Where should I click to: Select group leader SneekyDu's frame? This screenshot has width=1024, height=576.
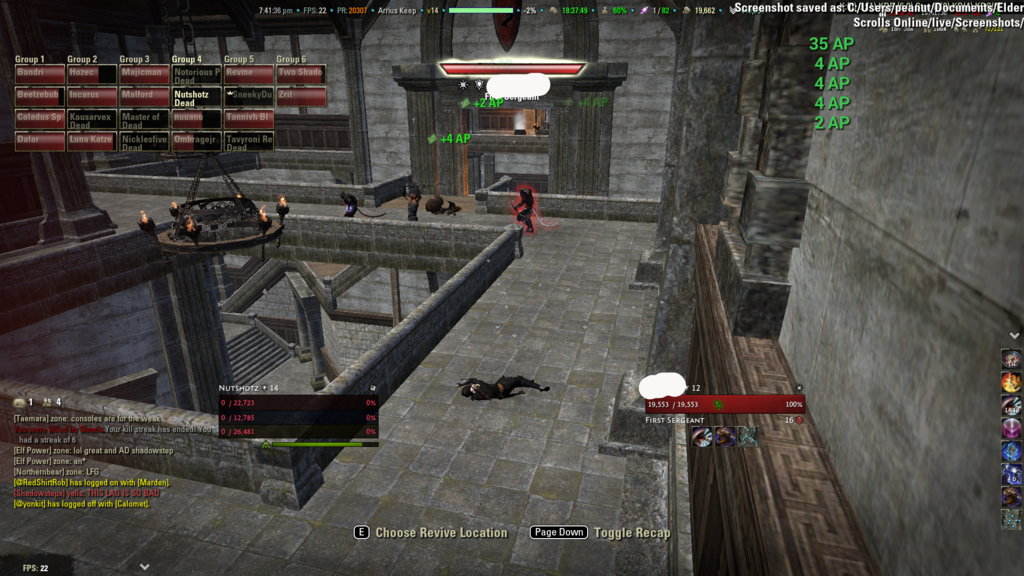pos(249,96)
